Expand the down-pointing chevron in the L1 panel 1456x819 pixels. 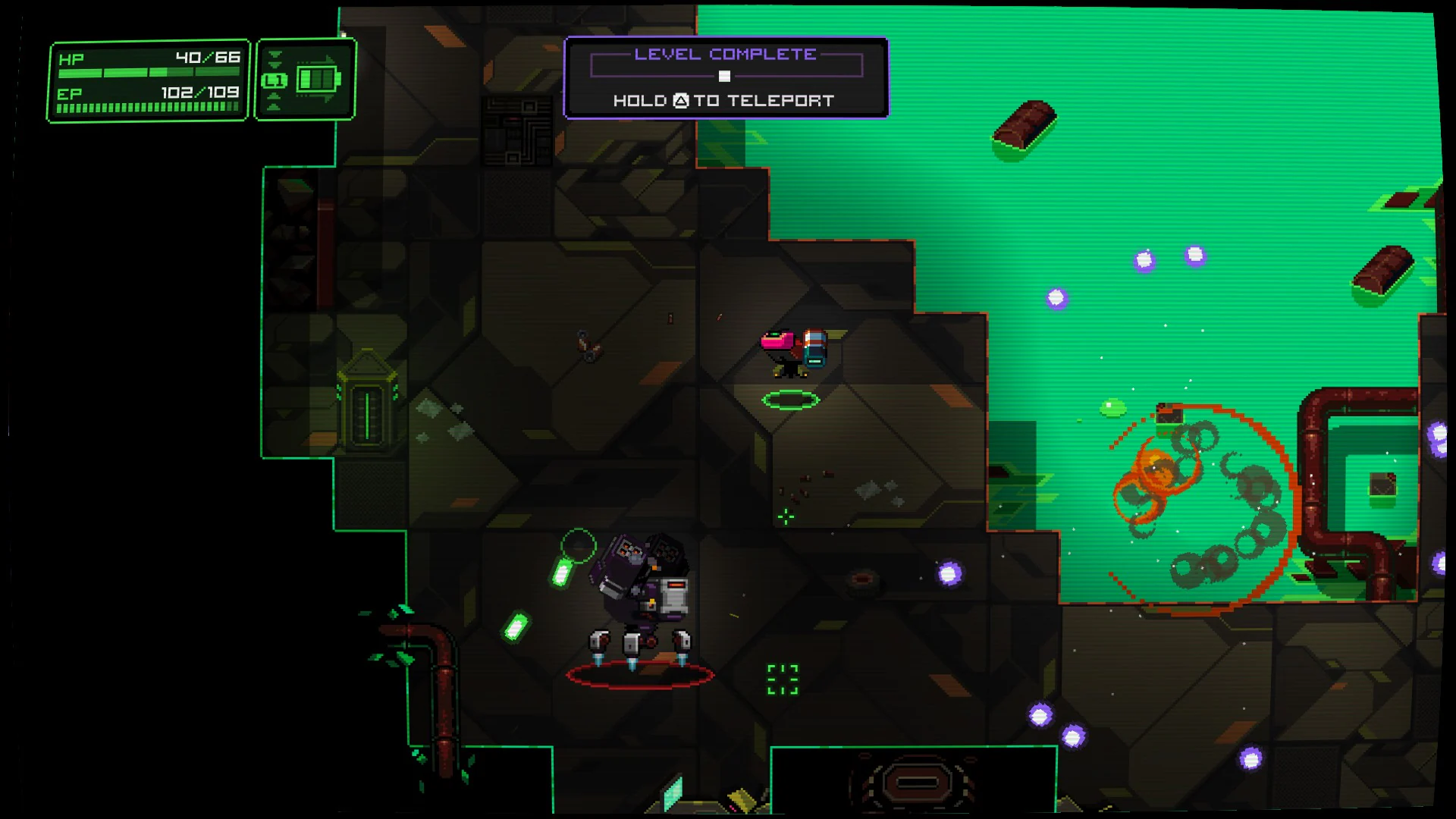coord(275,54)
